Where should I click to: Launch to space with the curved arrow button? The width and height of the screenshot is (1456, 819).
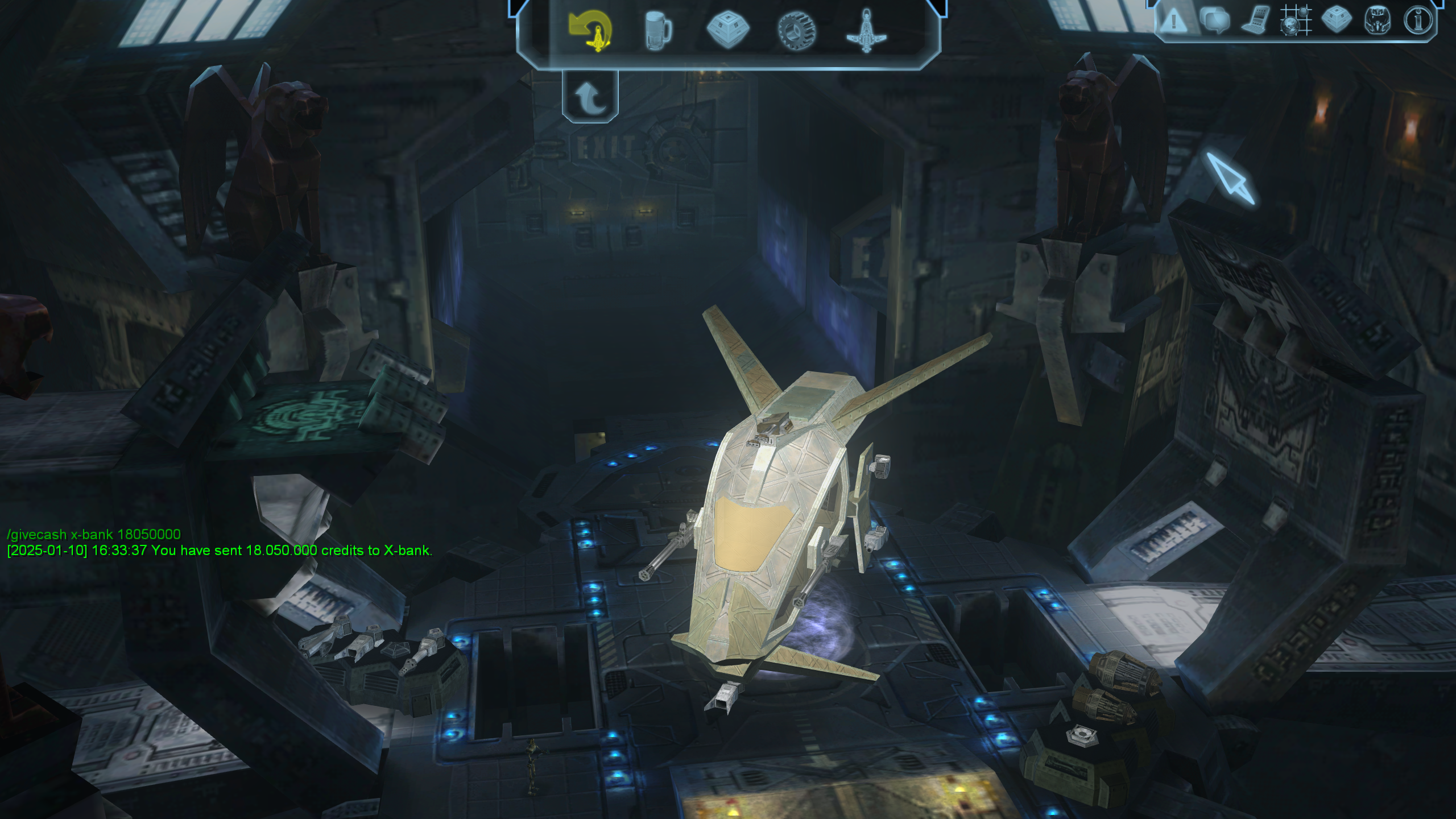pos(590,97)
